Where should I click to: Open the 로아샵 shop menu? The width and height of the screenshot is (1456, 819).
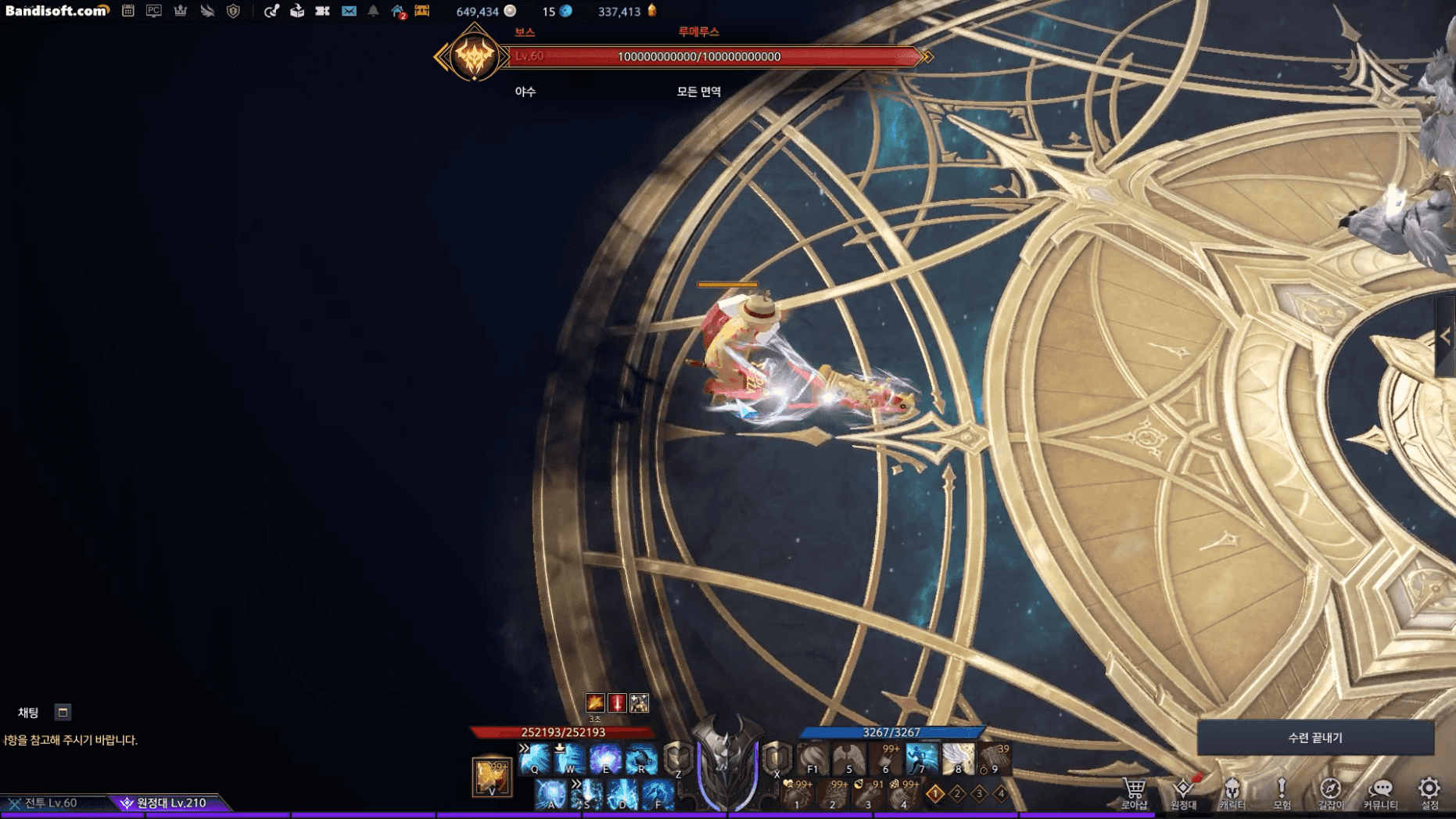[1134, 792]
